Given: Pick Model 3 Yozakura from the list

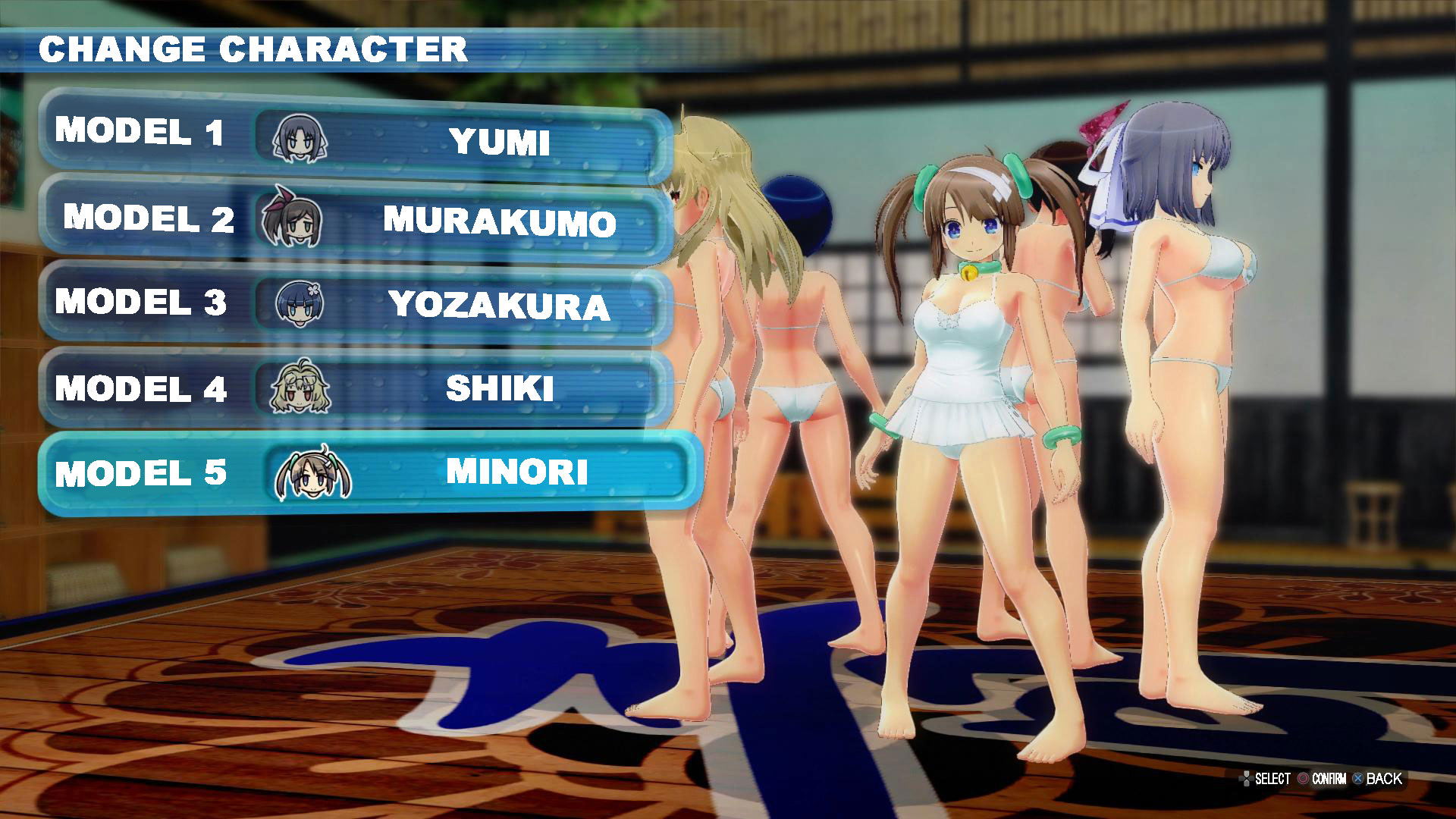Looking at the screenshot, I should tap(355, 304).
